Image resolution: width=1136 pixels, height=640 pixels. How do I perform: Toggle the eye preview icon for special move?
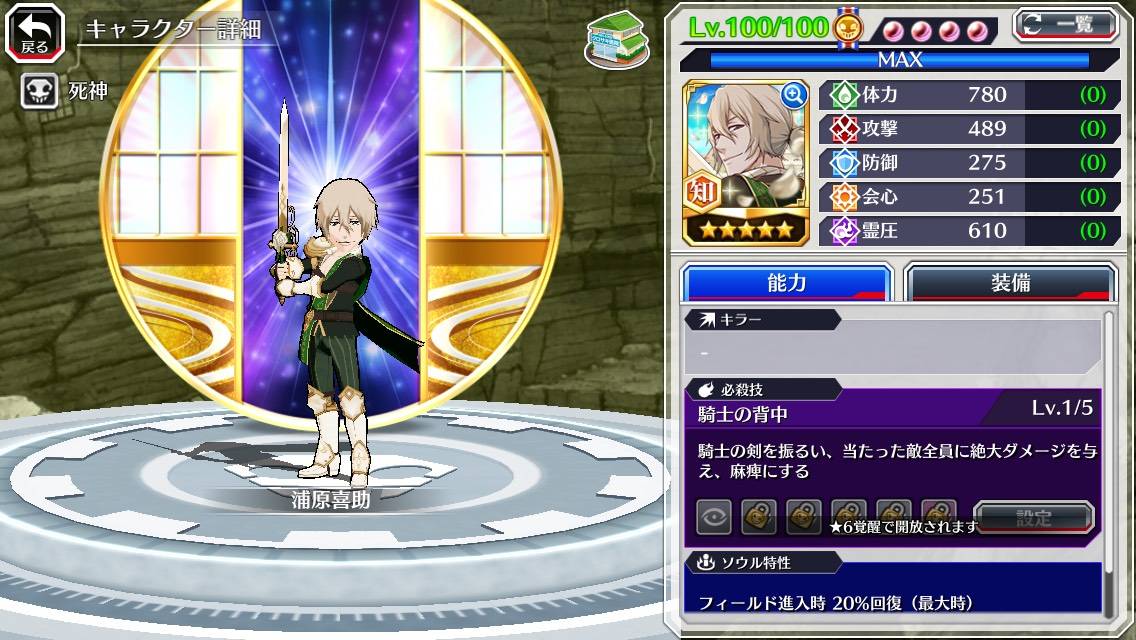713,517
